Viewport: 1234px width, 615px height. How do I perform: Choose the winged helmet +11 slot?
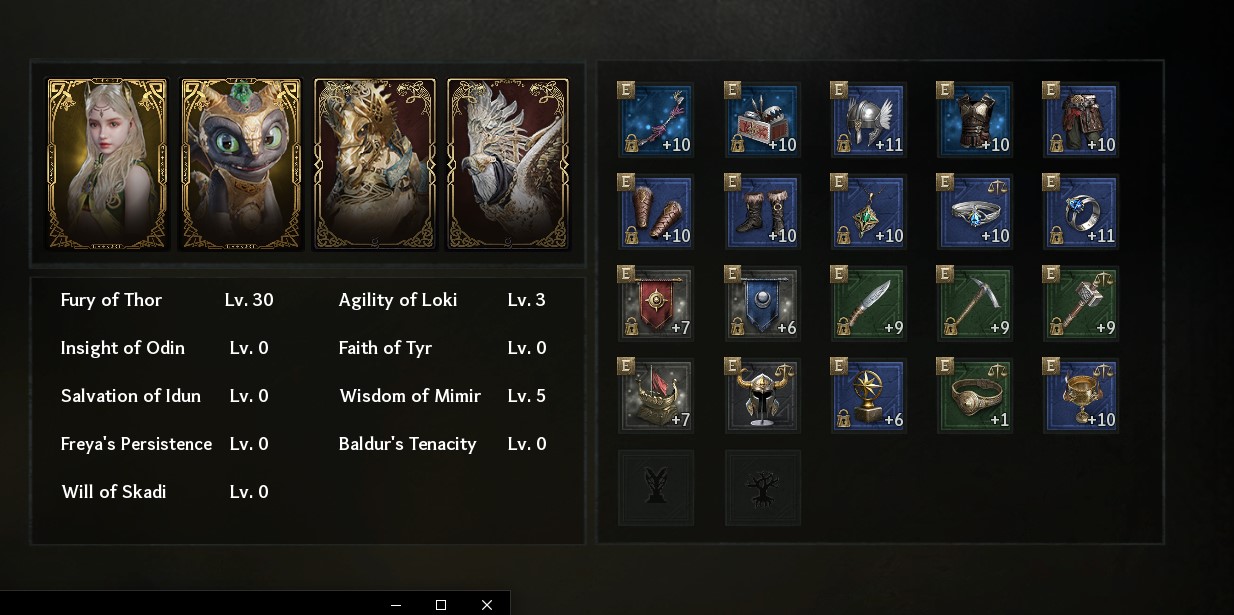868,120
